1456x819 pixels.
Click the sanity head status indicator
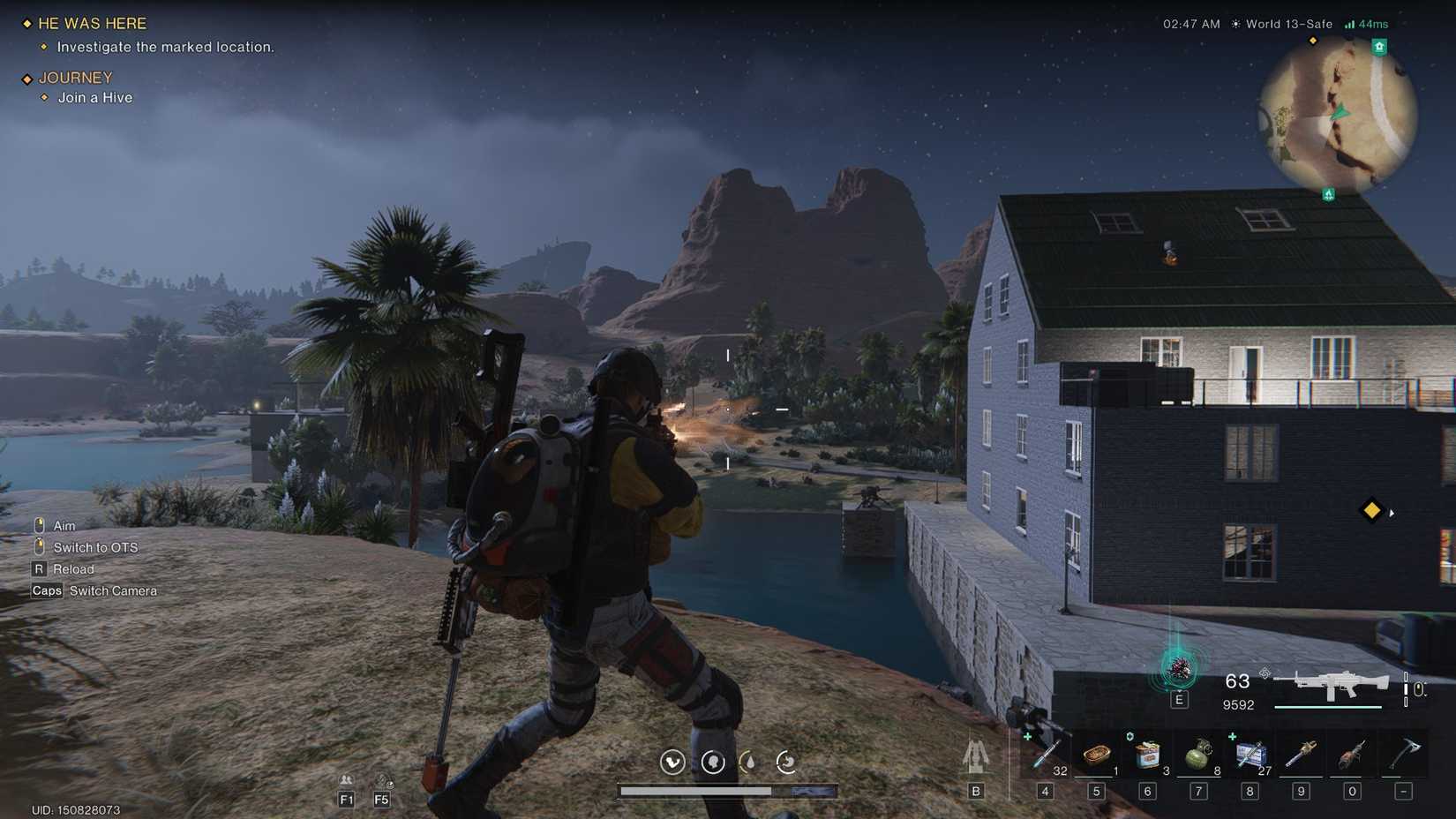pos(714,763)
